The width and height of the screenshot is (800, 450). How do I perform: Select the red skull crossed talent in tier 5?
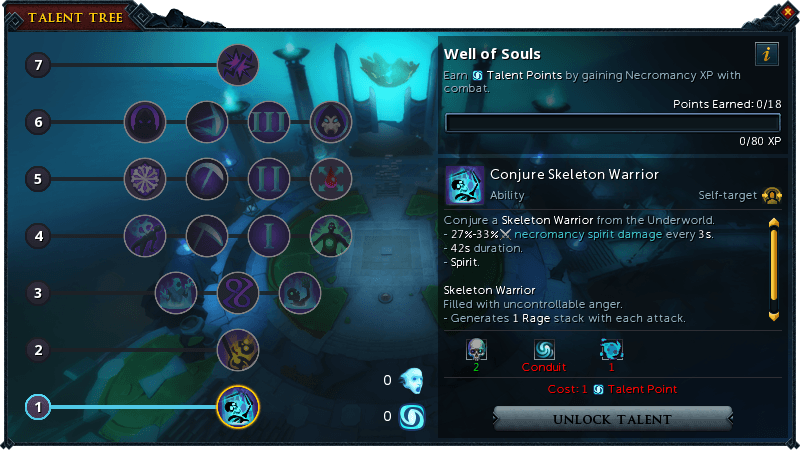331,179
